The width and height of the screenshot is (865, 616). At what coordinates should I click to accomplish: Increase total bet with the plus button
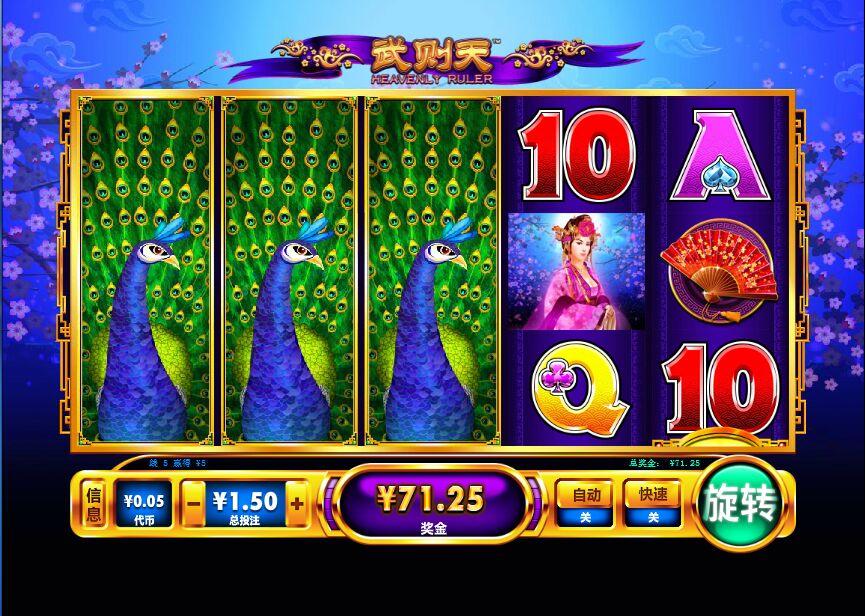pyautogui.click(x=296, y=505)
